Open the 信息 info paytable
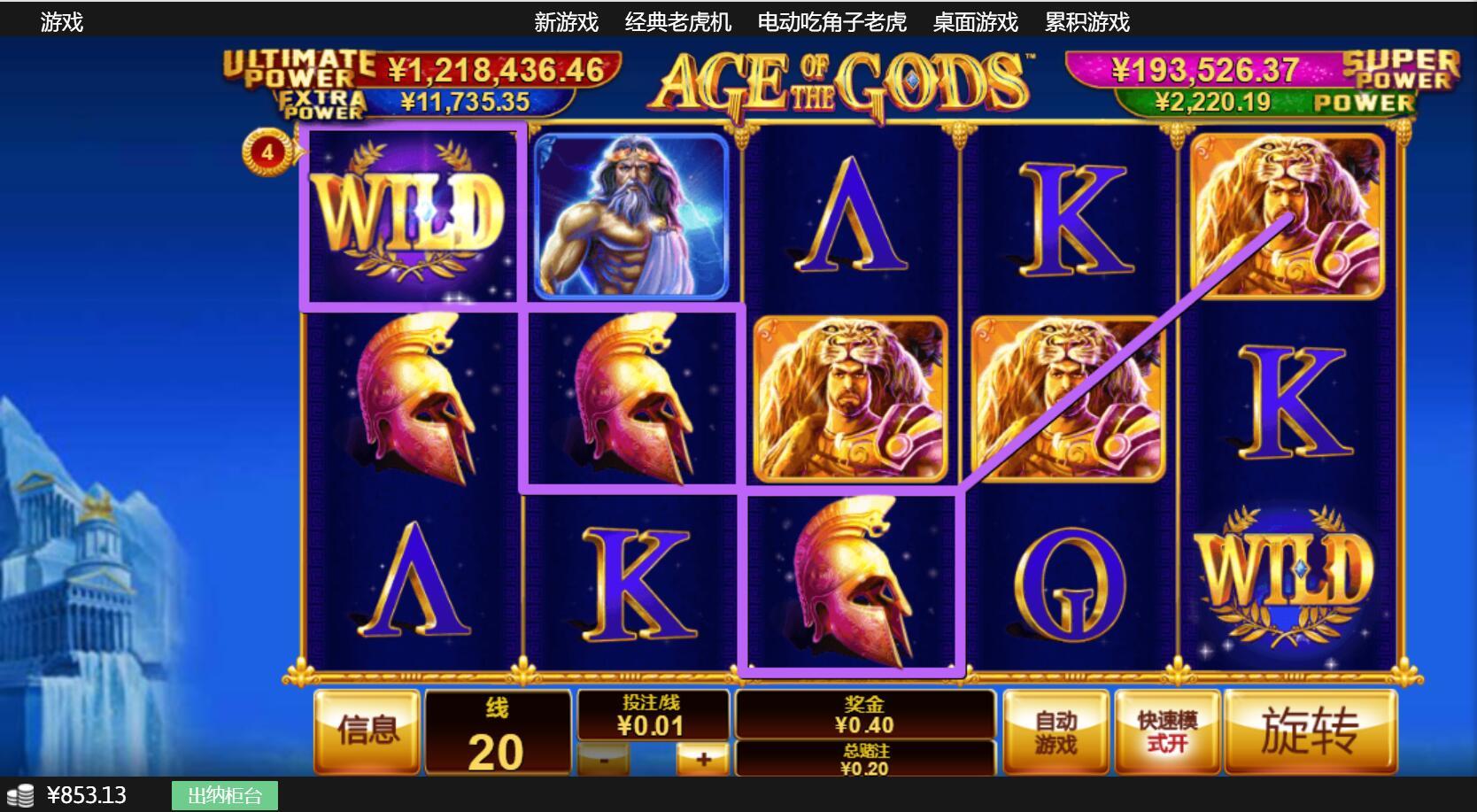This screenshot has height=812, width=1477. coord(367,731)
